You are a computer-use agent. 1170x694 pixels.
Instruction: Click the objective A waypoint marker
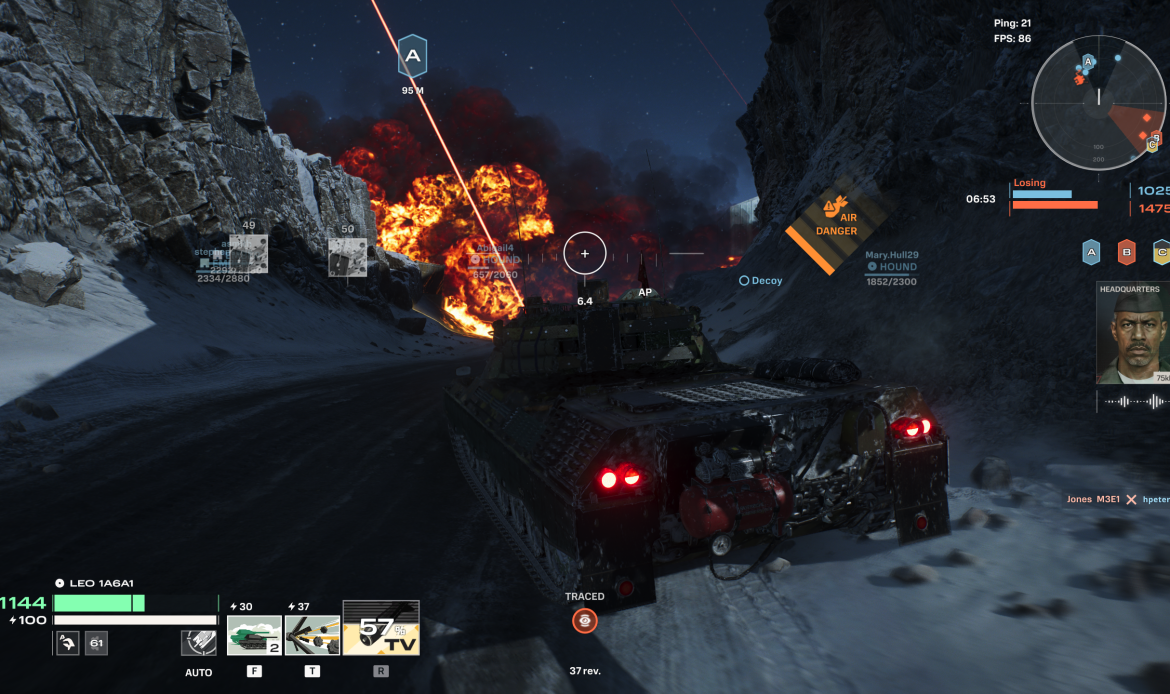tap(412, 56)
